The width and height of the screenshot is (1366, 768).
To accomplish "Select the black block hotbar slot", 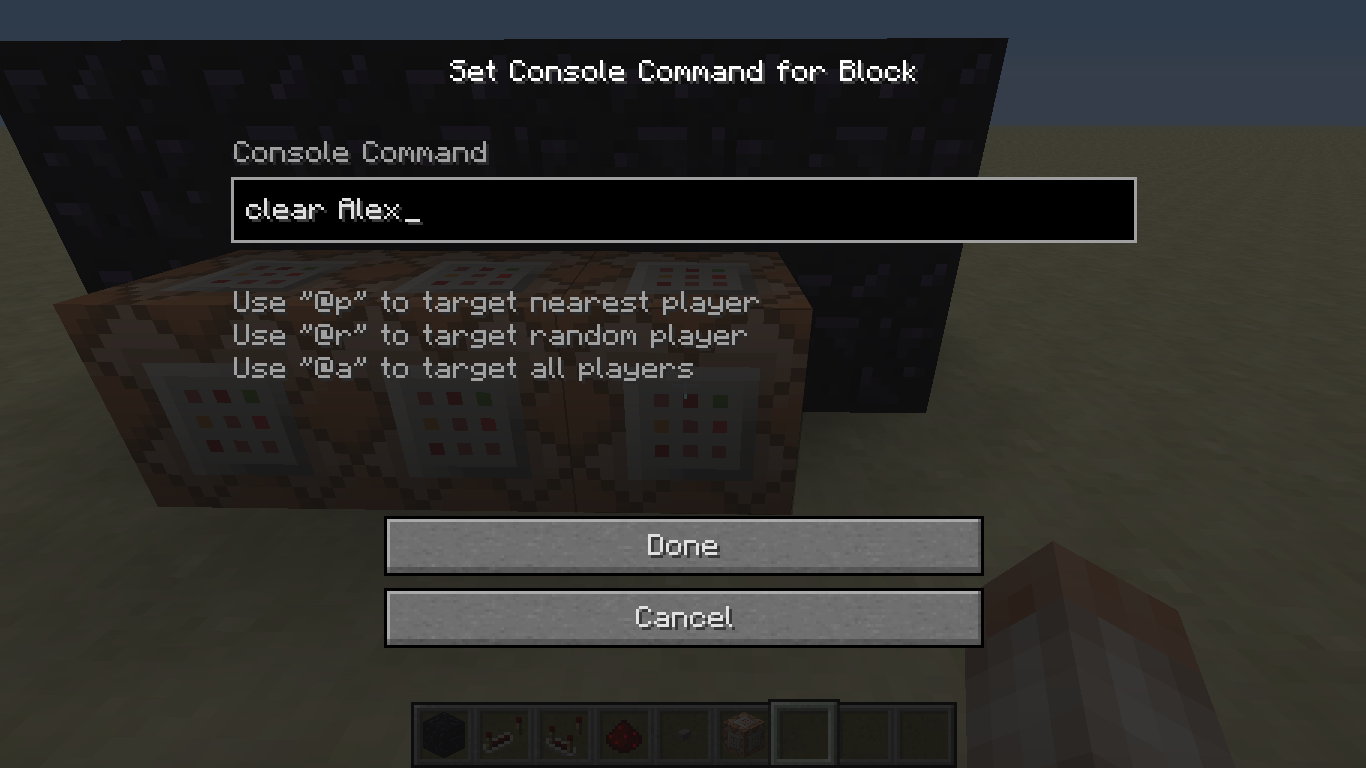I will pos(443,735).
